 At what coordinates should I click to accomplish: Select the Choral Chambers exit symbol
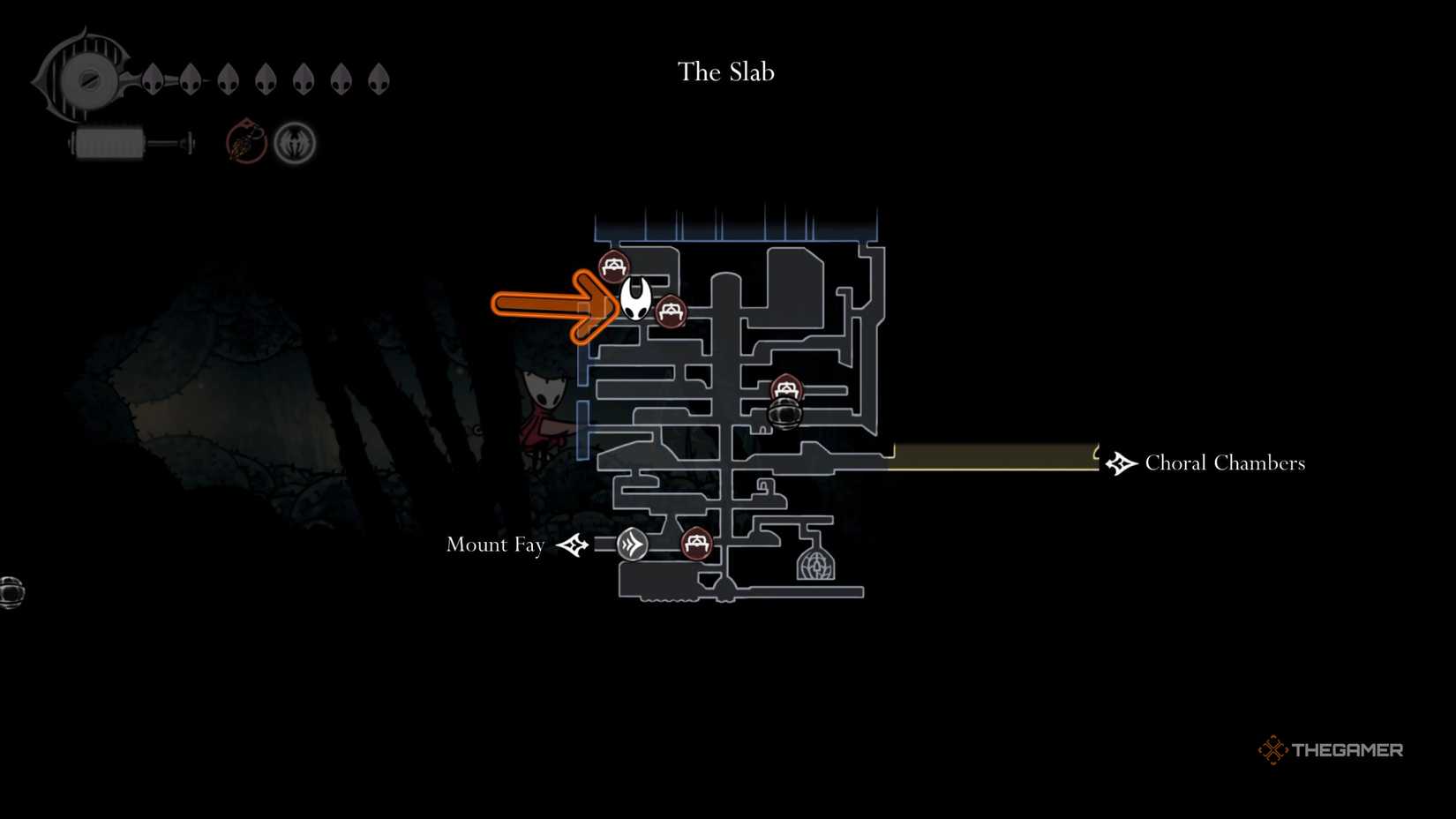(1119, 462)
